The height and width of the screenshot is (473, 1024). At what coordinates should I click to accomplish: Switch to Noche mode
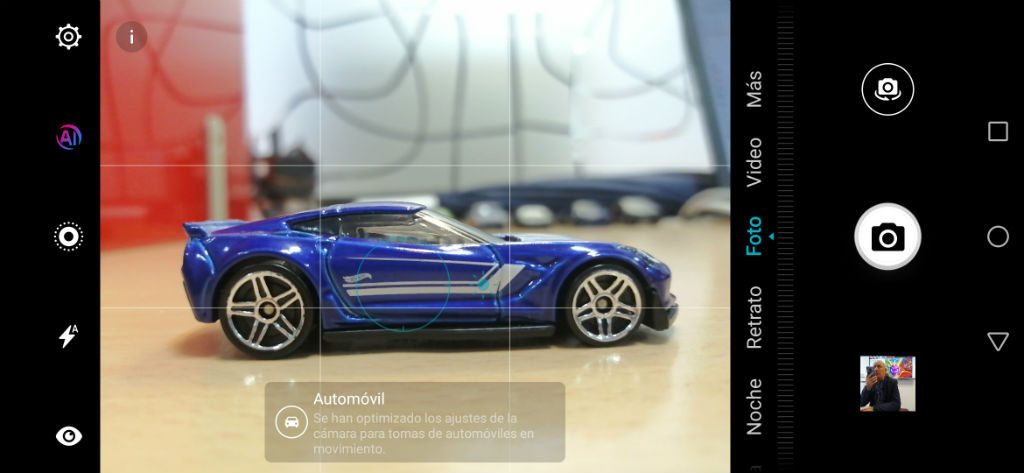pyautogui.click(x=754, y=406)
